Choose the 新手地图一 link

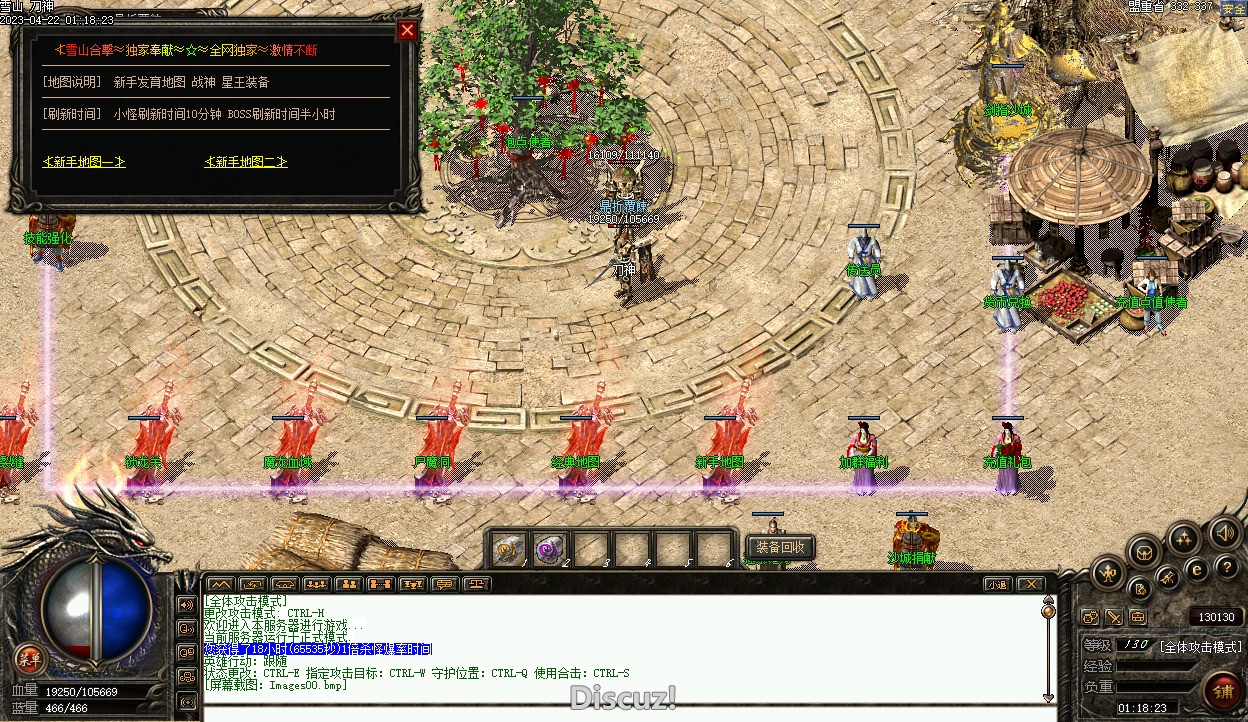click(x=84, y=162)
